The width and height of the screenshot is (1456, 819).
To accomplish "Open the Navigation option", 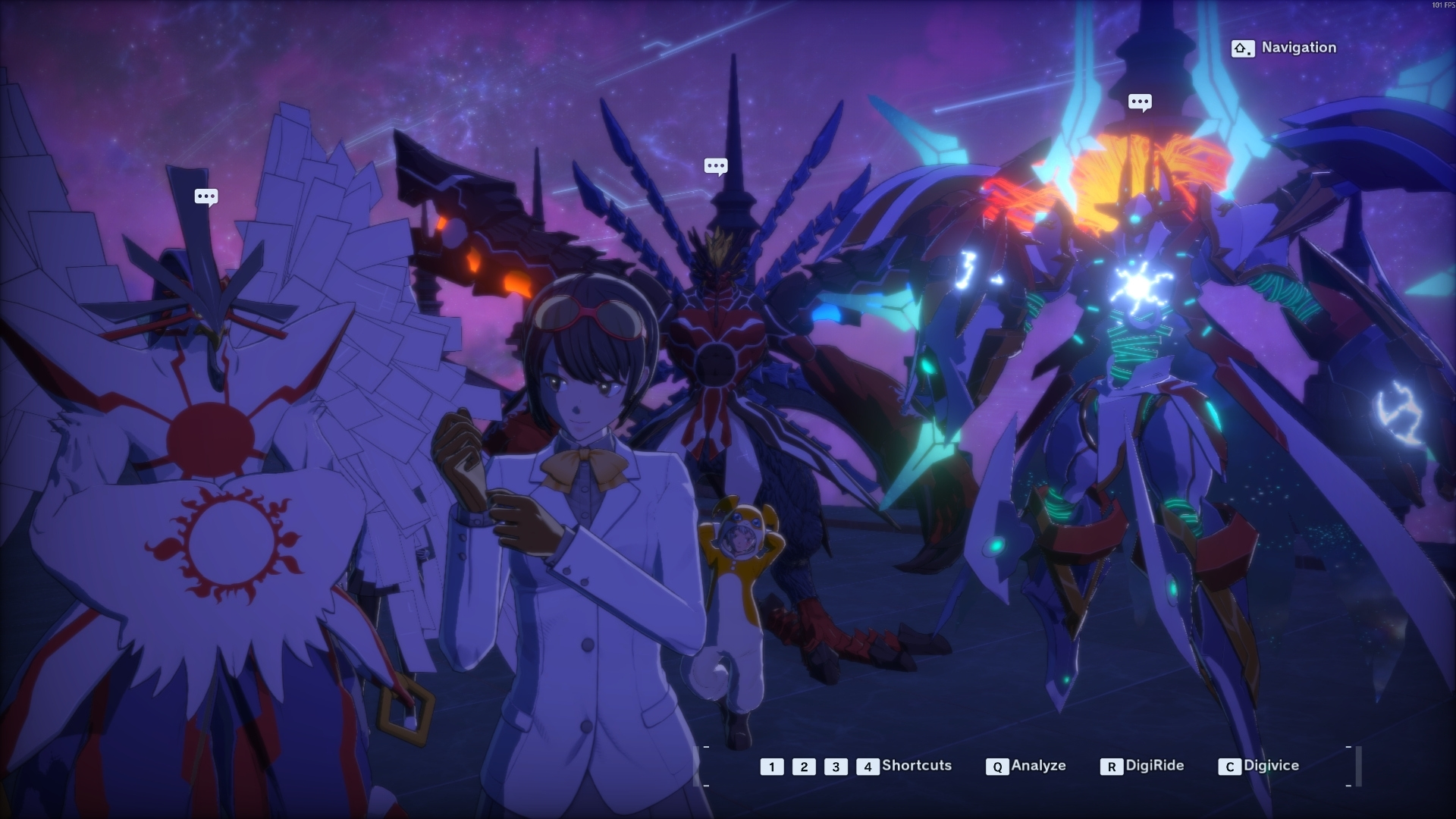I will 1283,48.
